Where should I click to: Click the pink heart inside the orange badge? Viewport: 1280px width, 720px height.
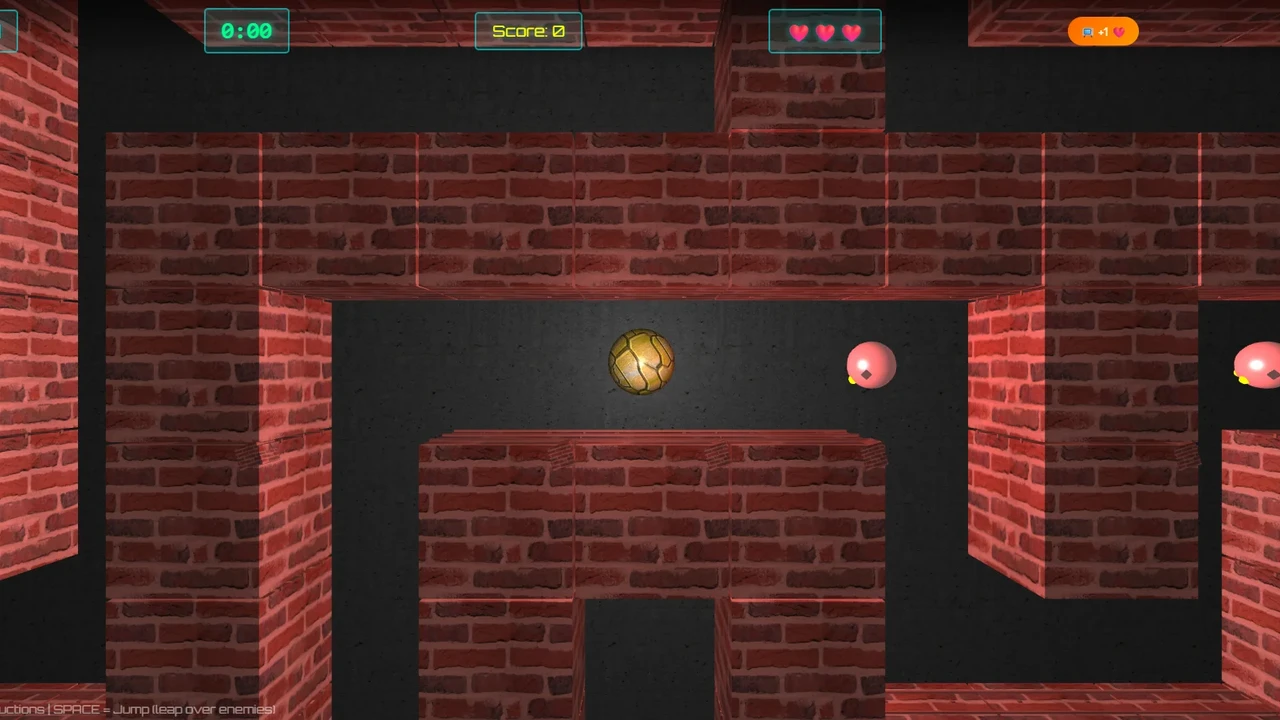pyautogui.click(x=1120, y=32)
